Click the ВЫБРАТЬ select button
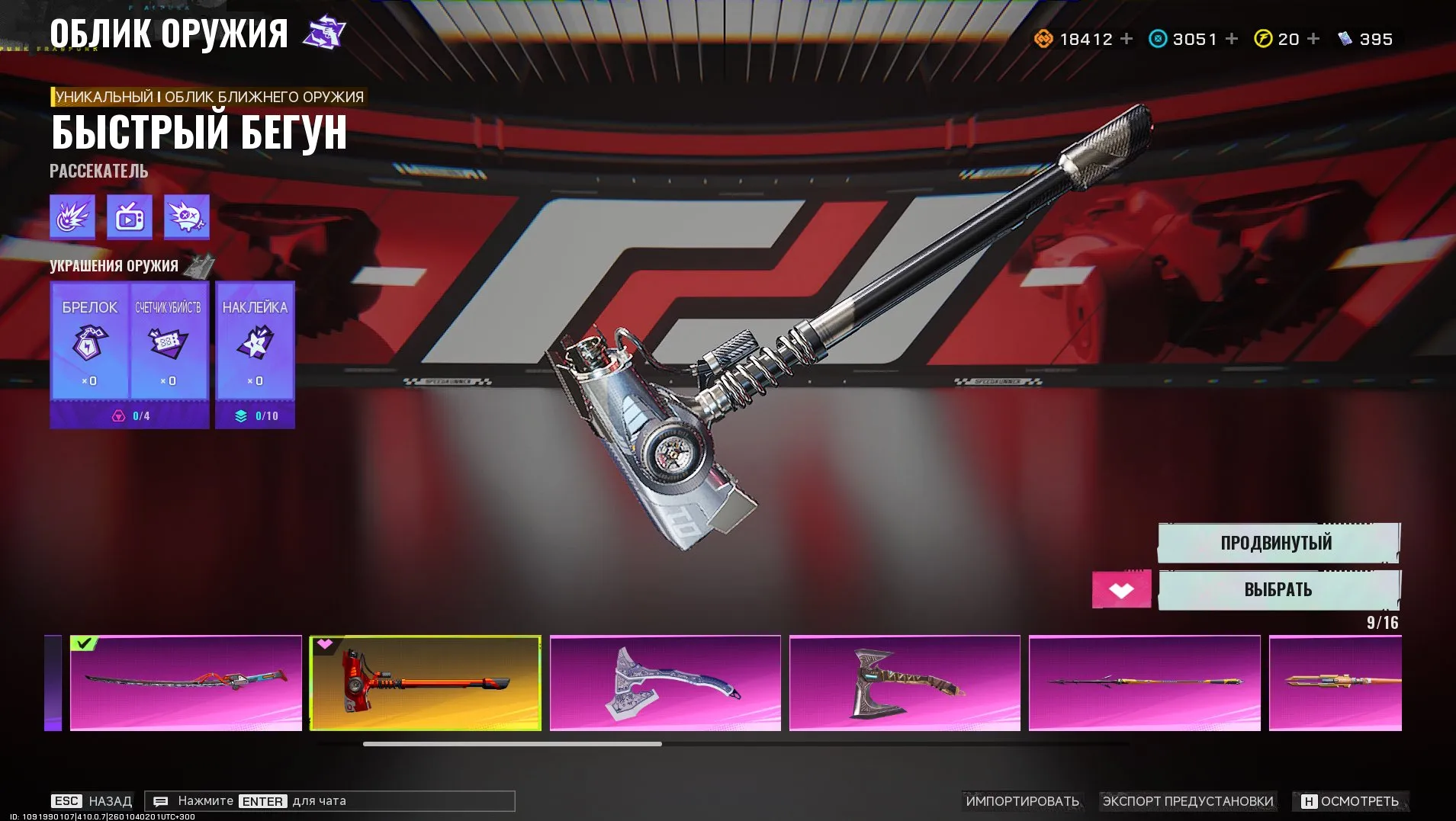Screen dimensions: 1456x821 click(x=1278, y=590)
